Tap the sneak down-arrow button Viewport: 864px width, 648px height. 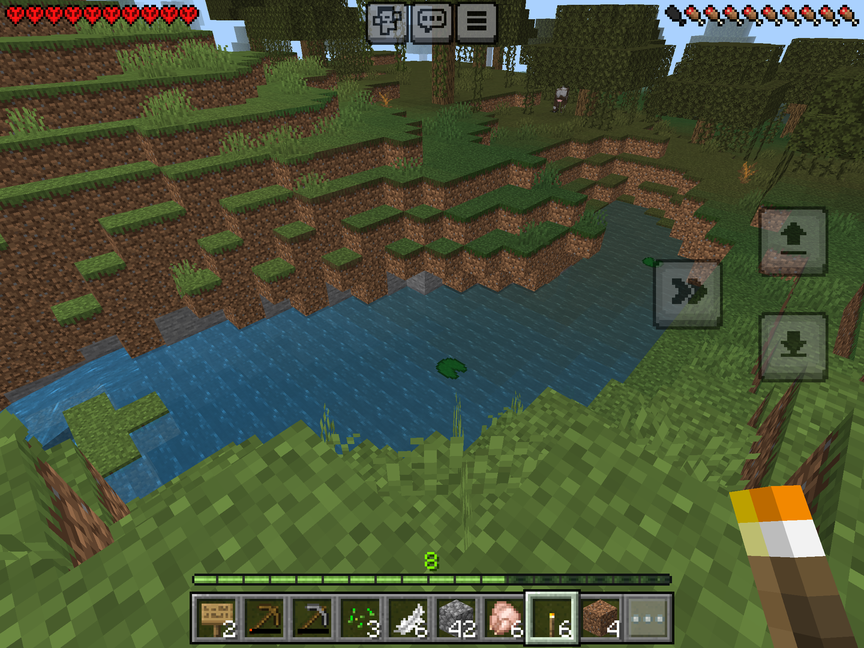pos(793,346)
